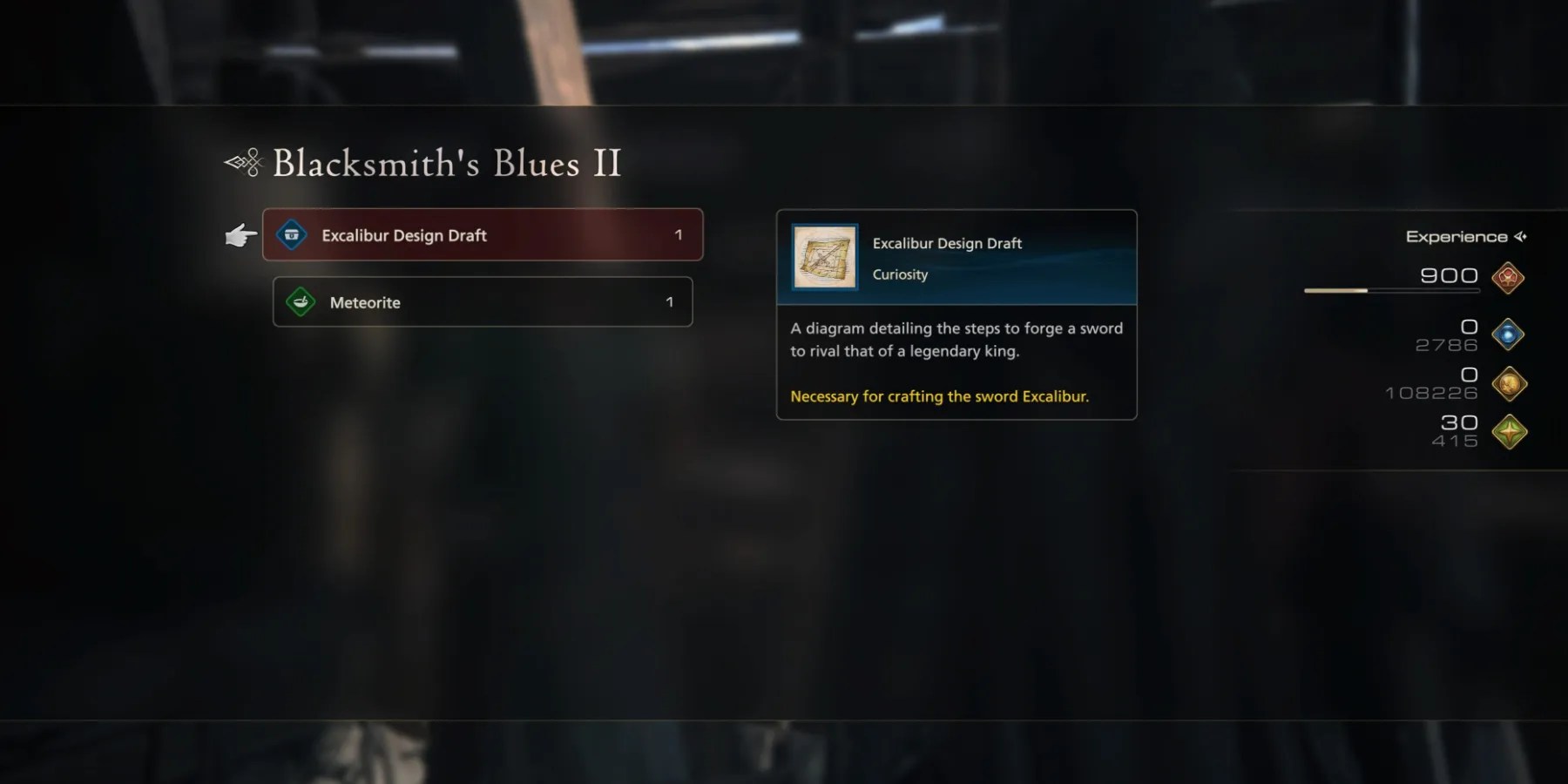Screen dimensions: 1568x784
Task: Click the green renown star icon
Action: pyautogui.click(x=1509, y=430)
